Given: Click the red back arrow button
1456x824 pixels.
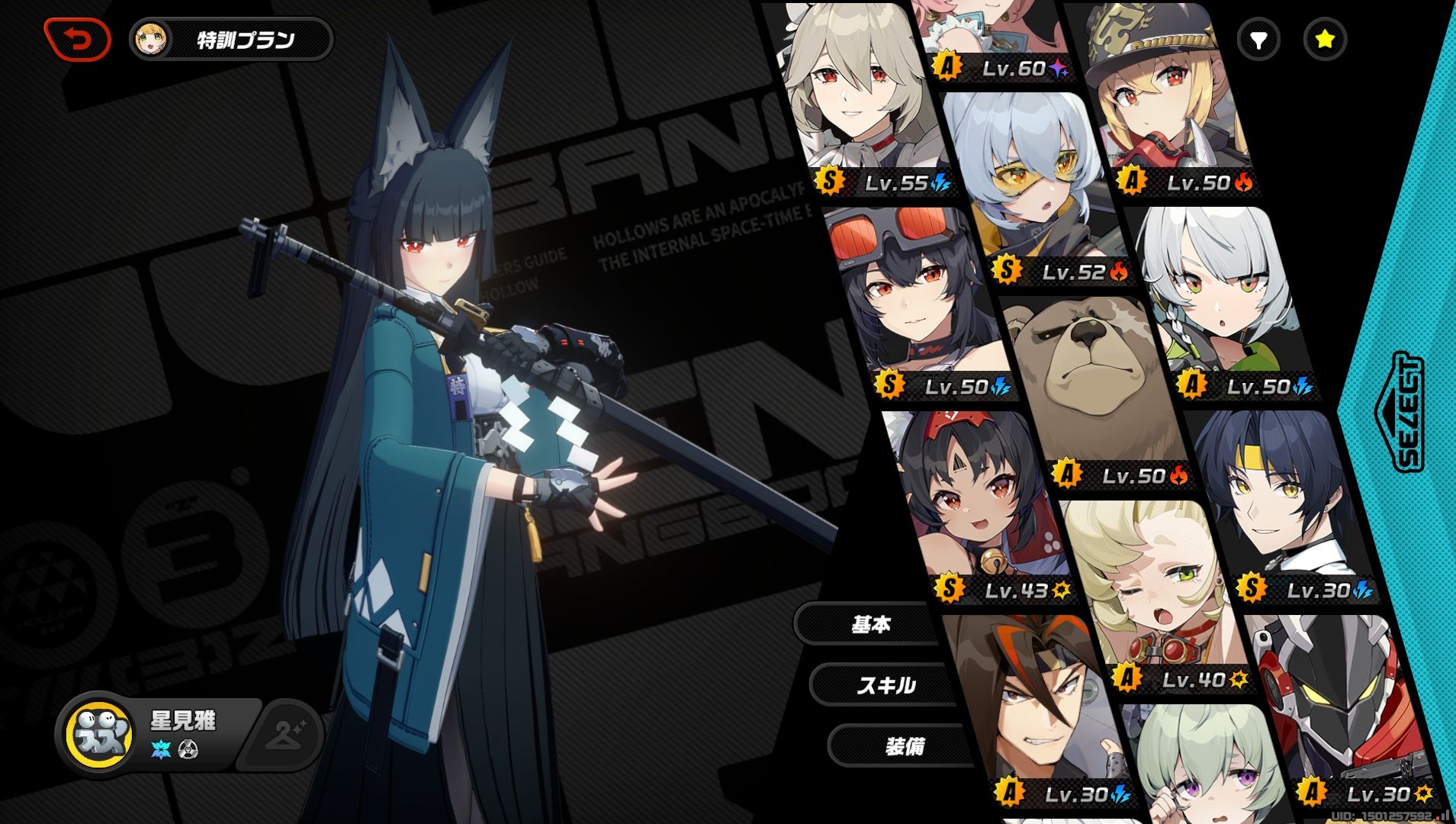Looking at the screenshot, I should [x=78, y=39].
